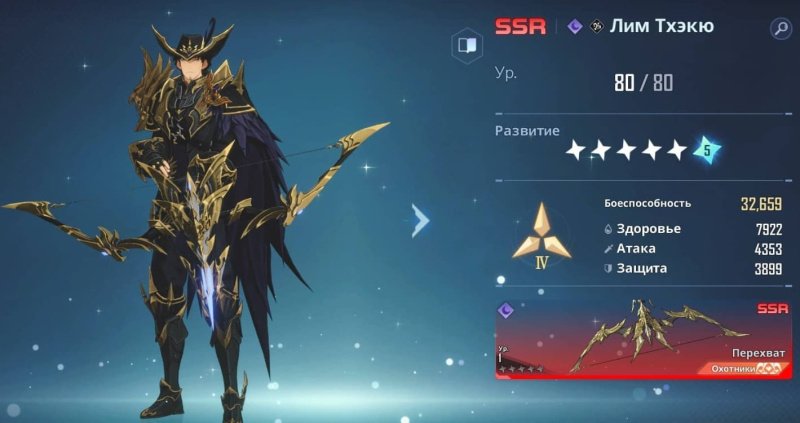Viewport: 800px width, 423px height.
Task: Click the purple element icon beside the name
Action: coord(575,27)
